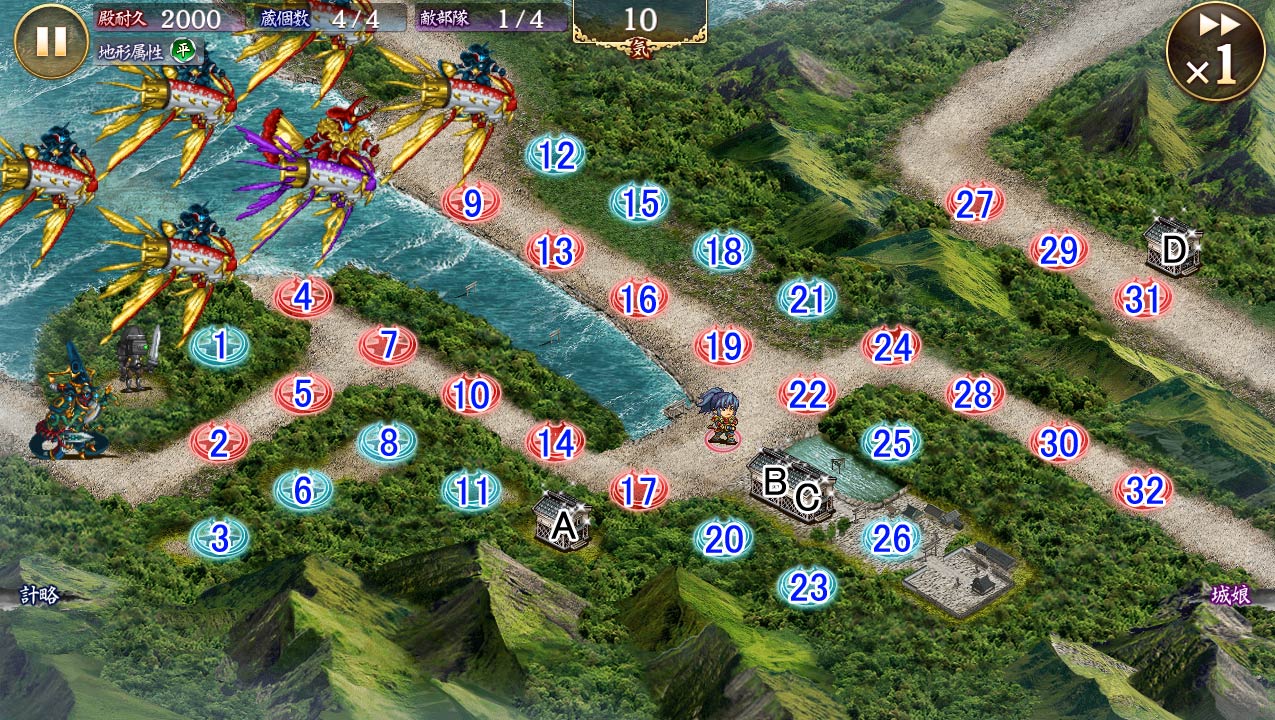Select the storehouse marked D

[1172, 248]
